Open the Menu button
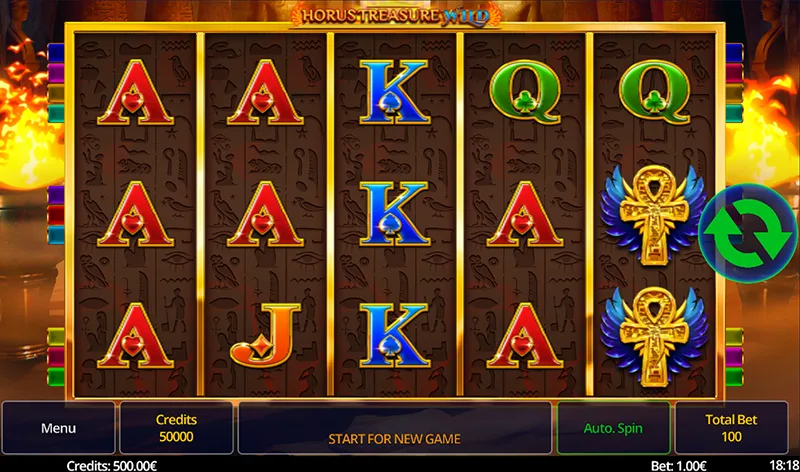 pos(59,428)
